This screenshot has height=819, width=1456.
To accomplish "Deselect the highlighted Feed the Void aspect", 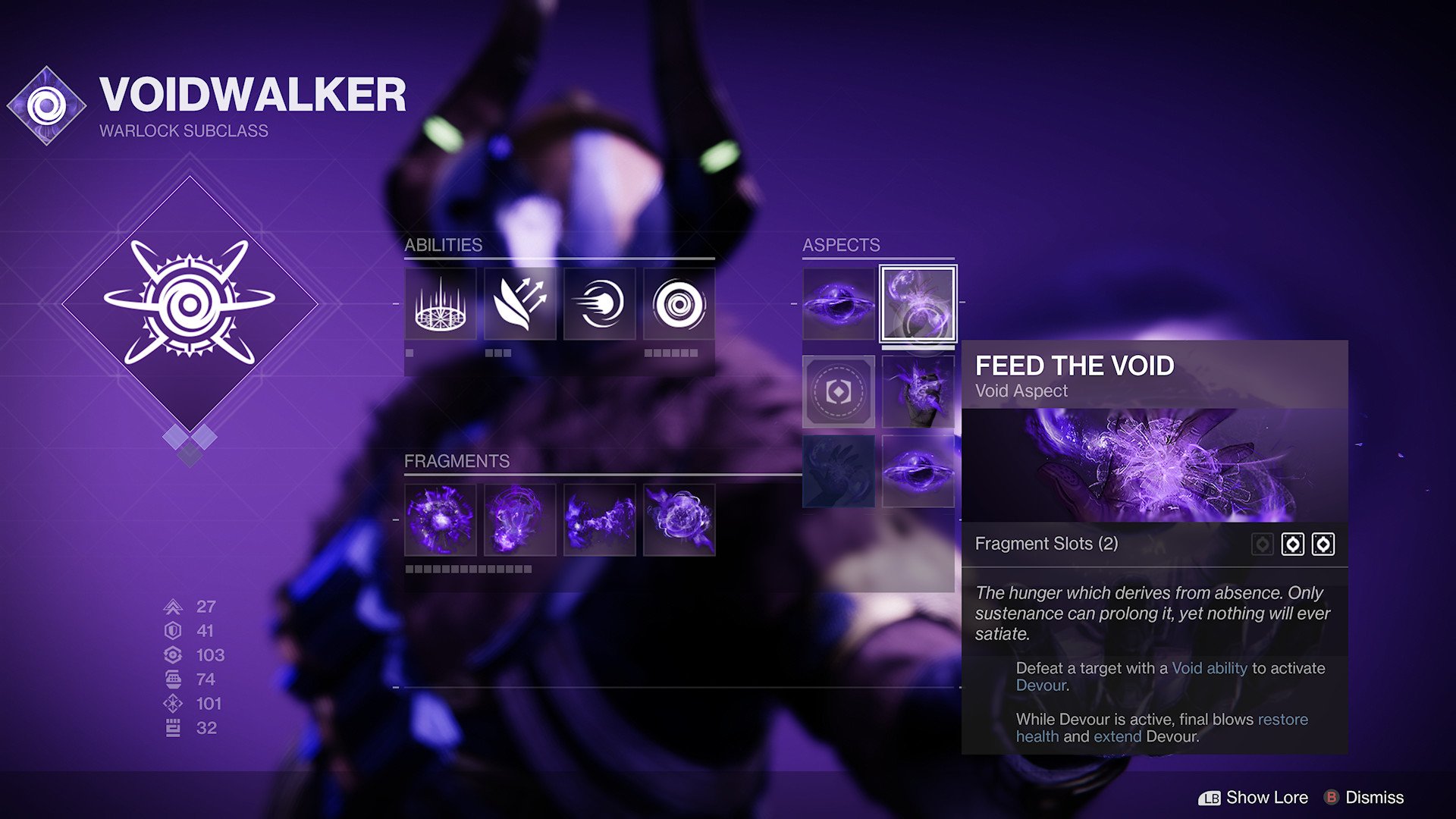I will point(916,305).
